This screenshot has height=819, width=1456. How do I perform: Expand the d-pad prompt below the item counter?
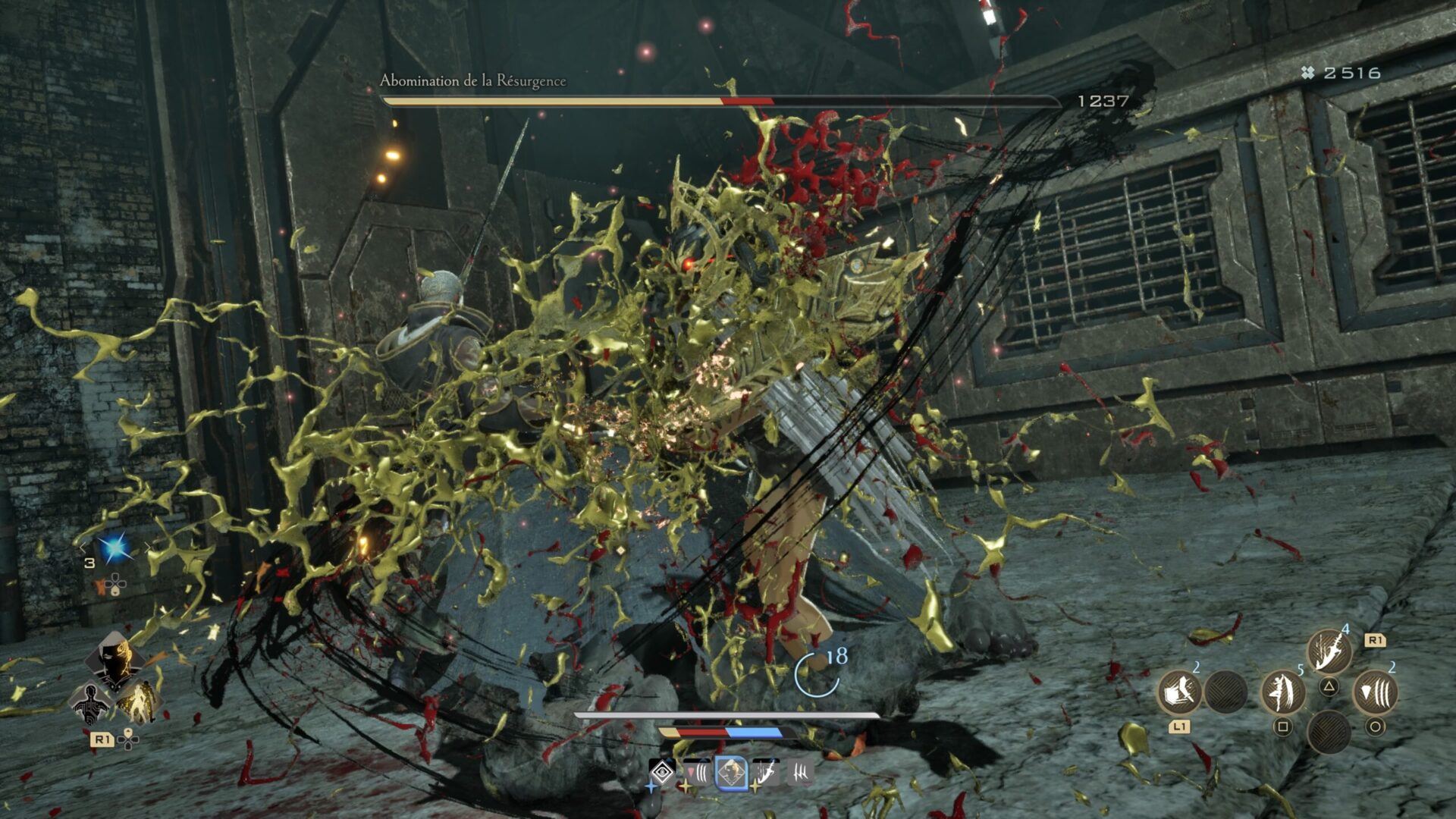(115, 583)
